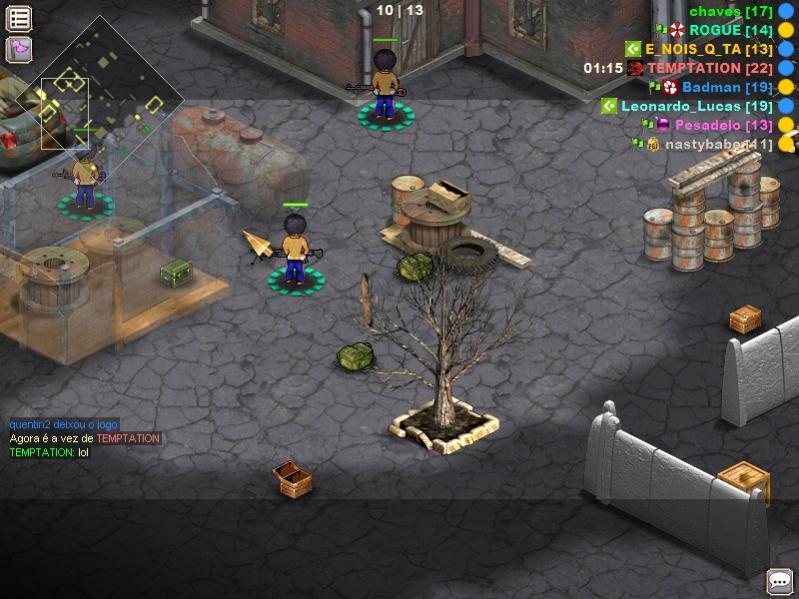Open the chat speech bubble button
Screen dimensions: 799x599
779,580
